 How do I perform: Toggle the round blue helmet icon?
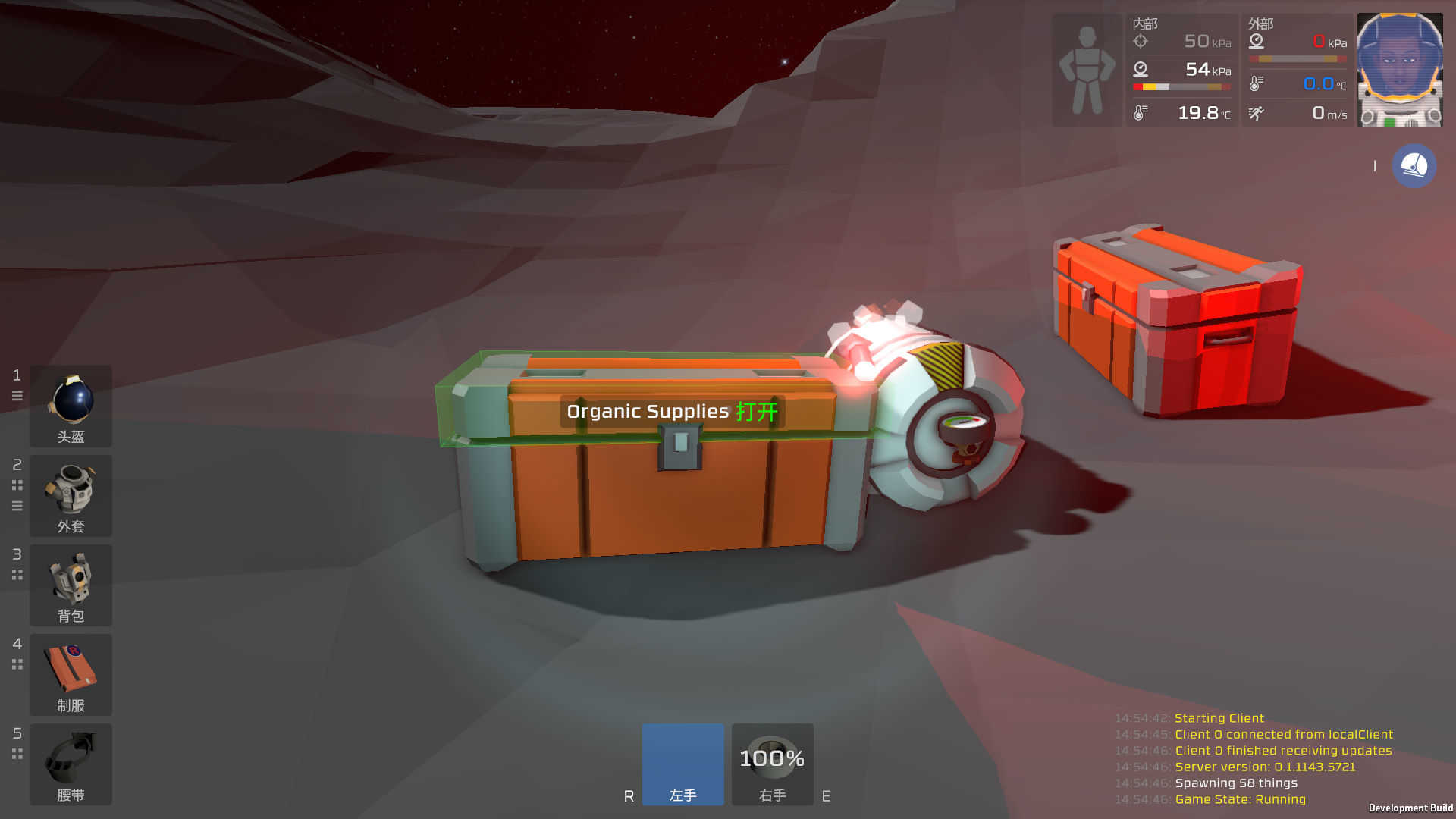[x=1414, y=166]
